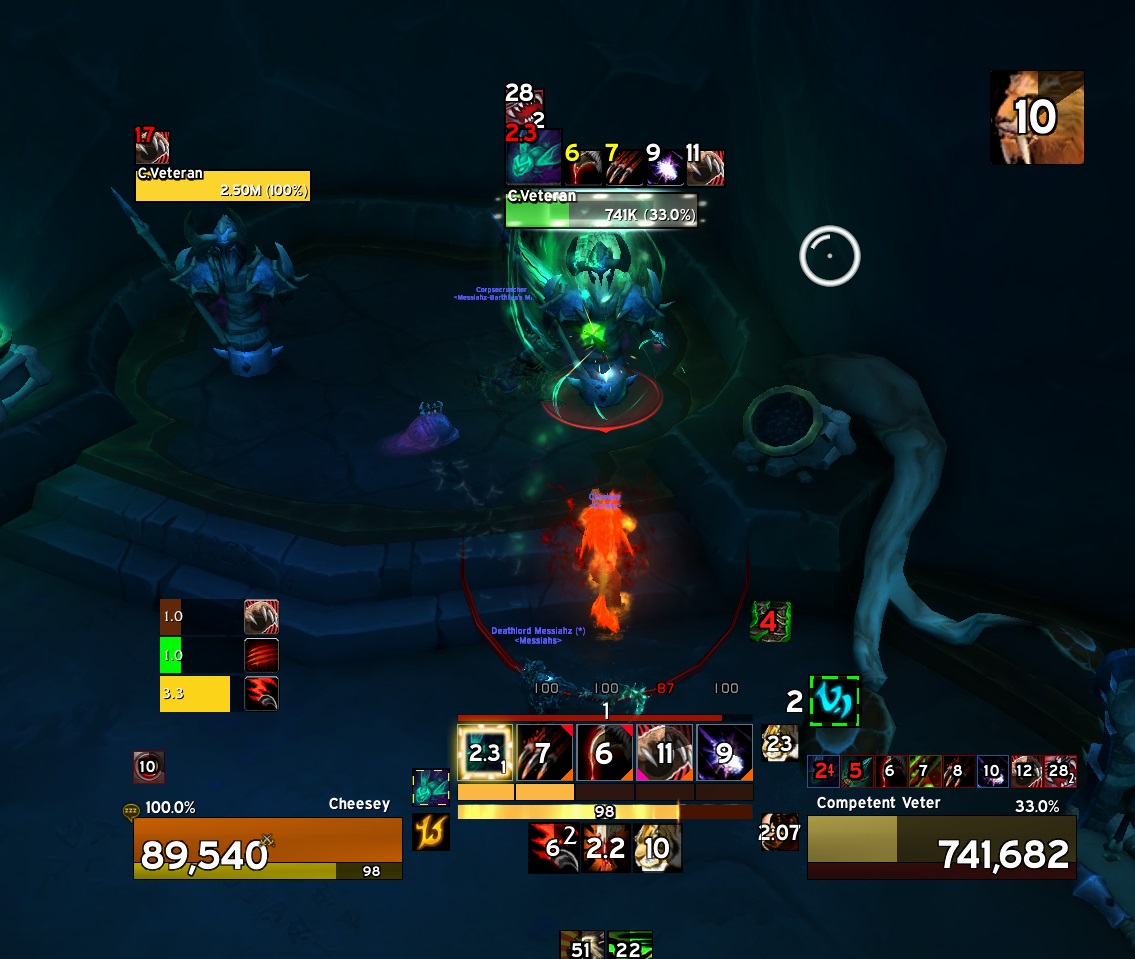Activate the red rip ability showing 6

coord(604,753)
